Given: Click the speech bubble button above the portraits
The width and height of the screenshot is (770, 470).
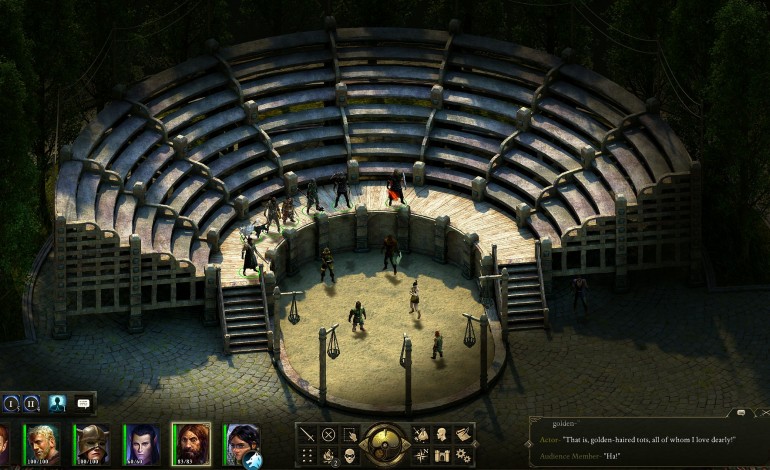Looking at the screenshot, I should pyautogui.click(x=83, y=404).
